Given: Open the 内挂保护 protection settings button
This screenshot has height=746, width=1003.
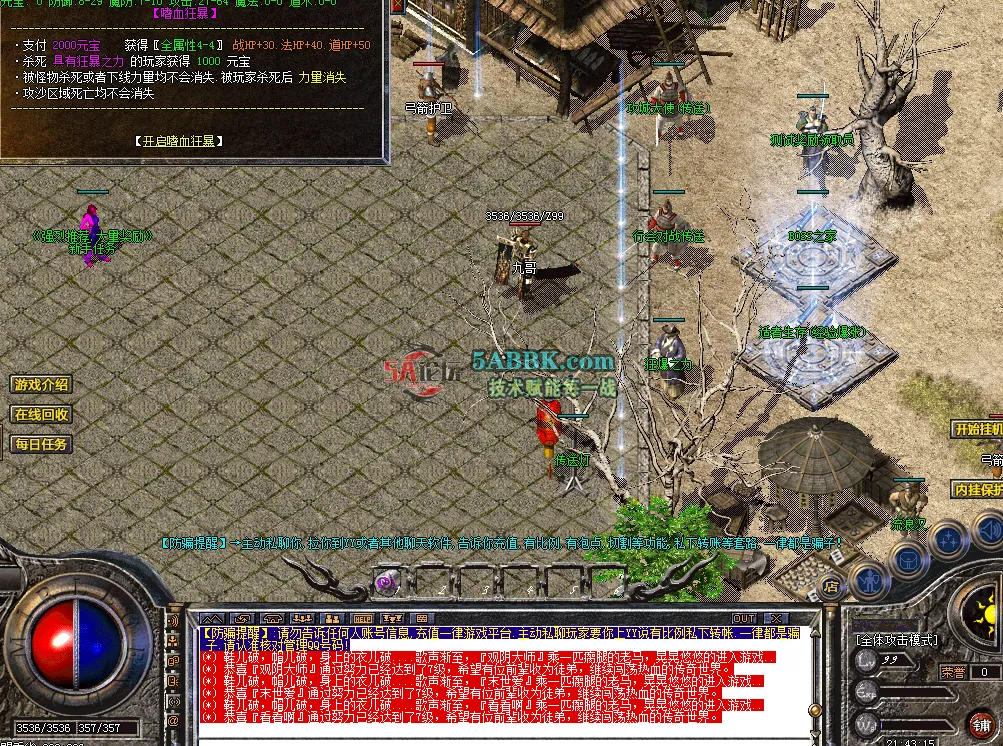Looking at the screenshot, I should [977, 490].
